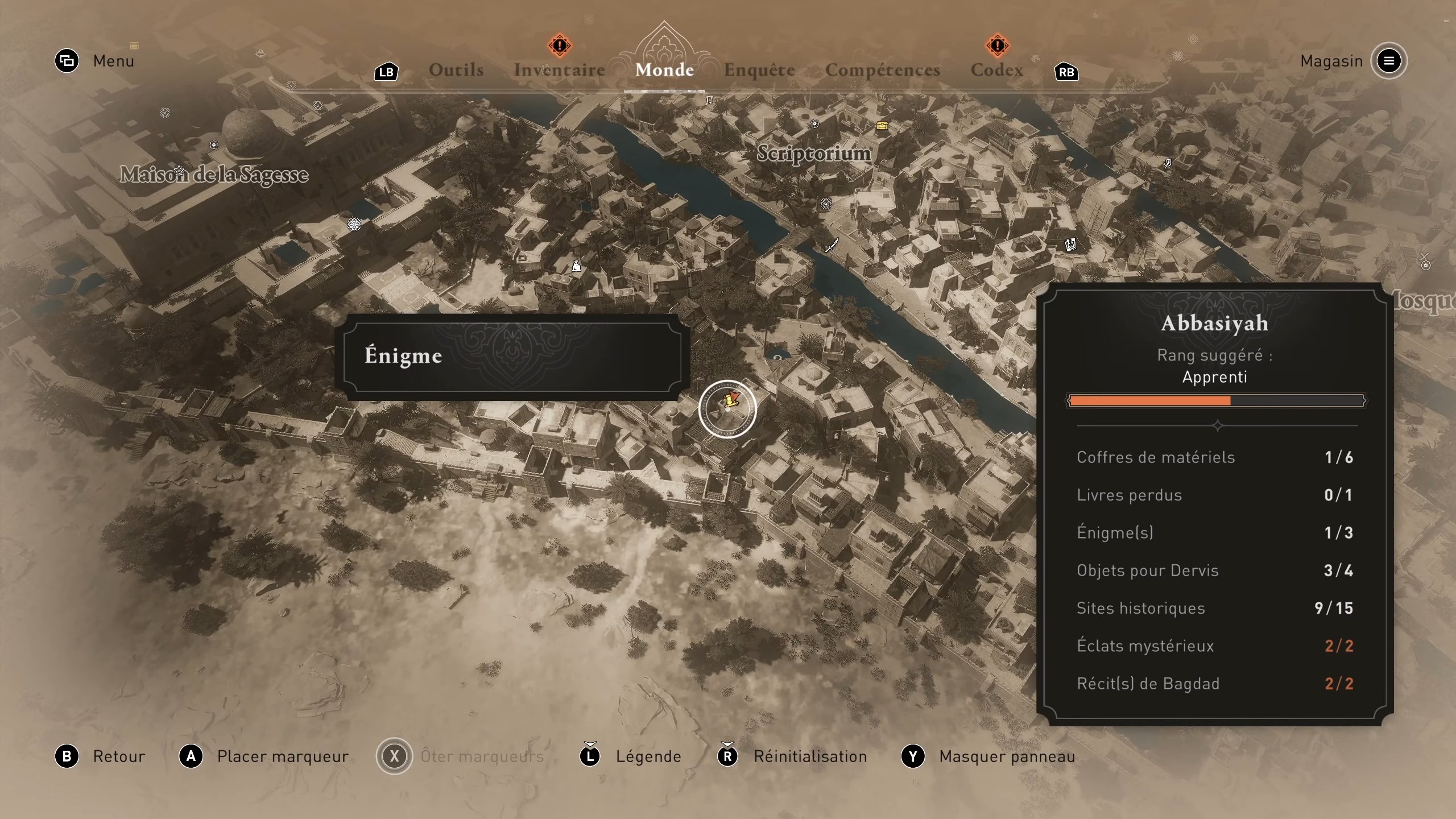
Task: Click the Magasin hamburger icon
Action: [x=1388, y=61]
